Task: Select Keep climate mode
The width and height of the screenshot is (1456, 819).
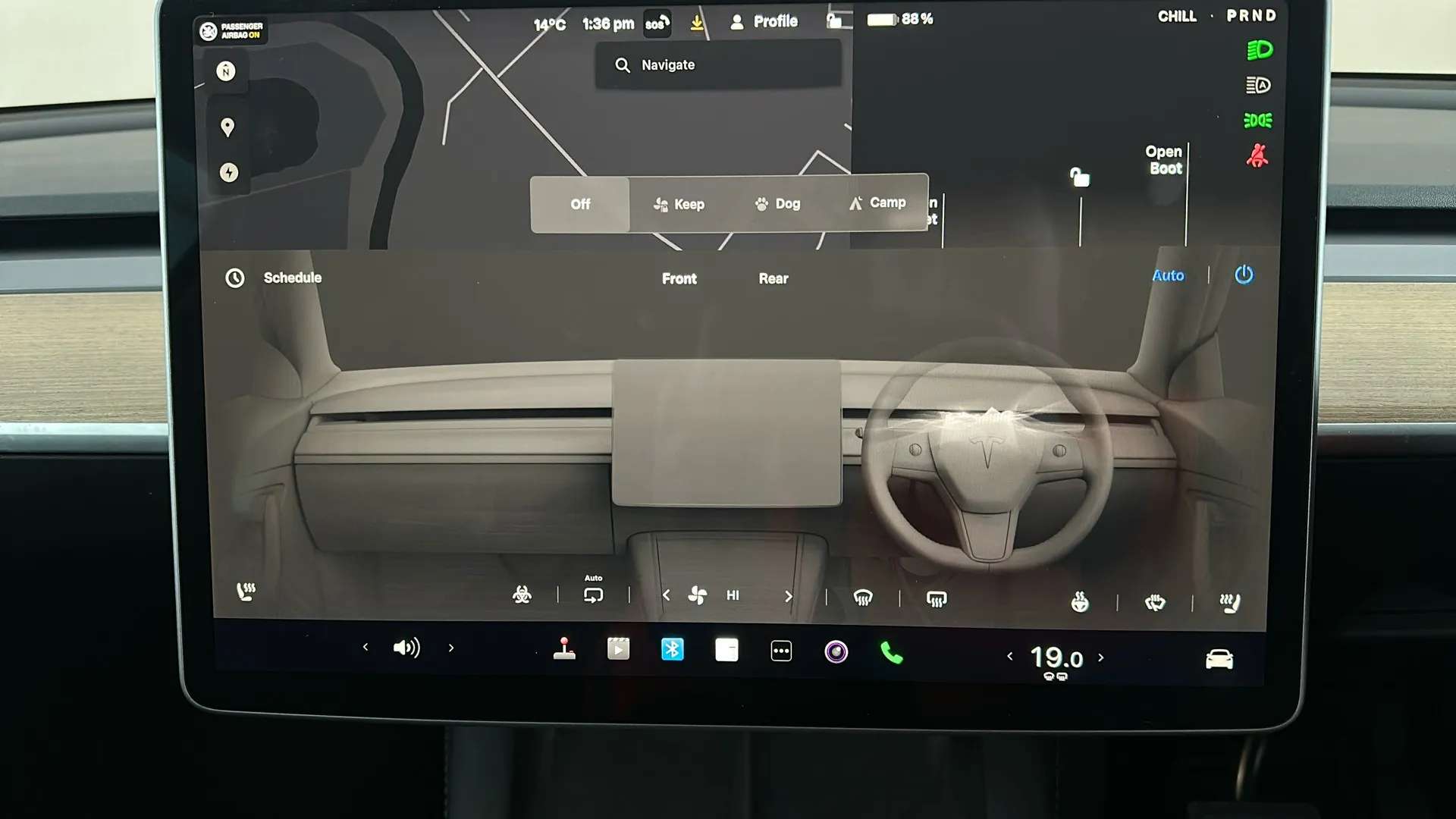Action: click(677, 204)
